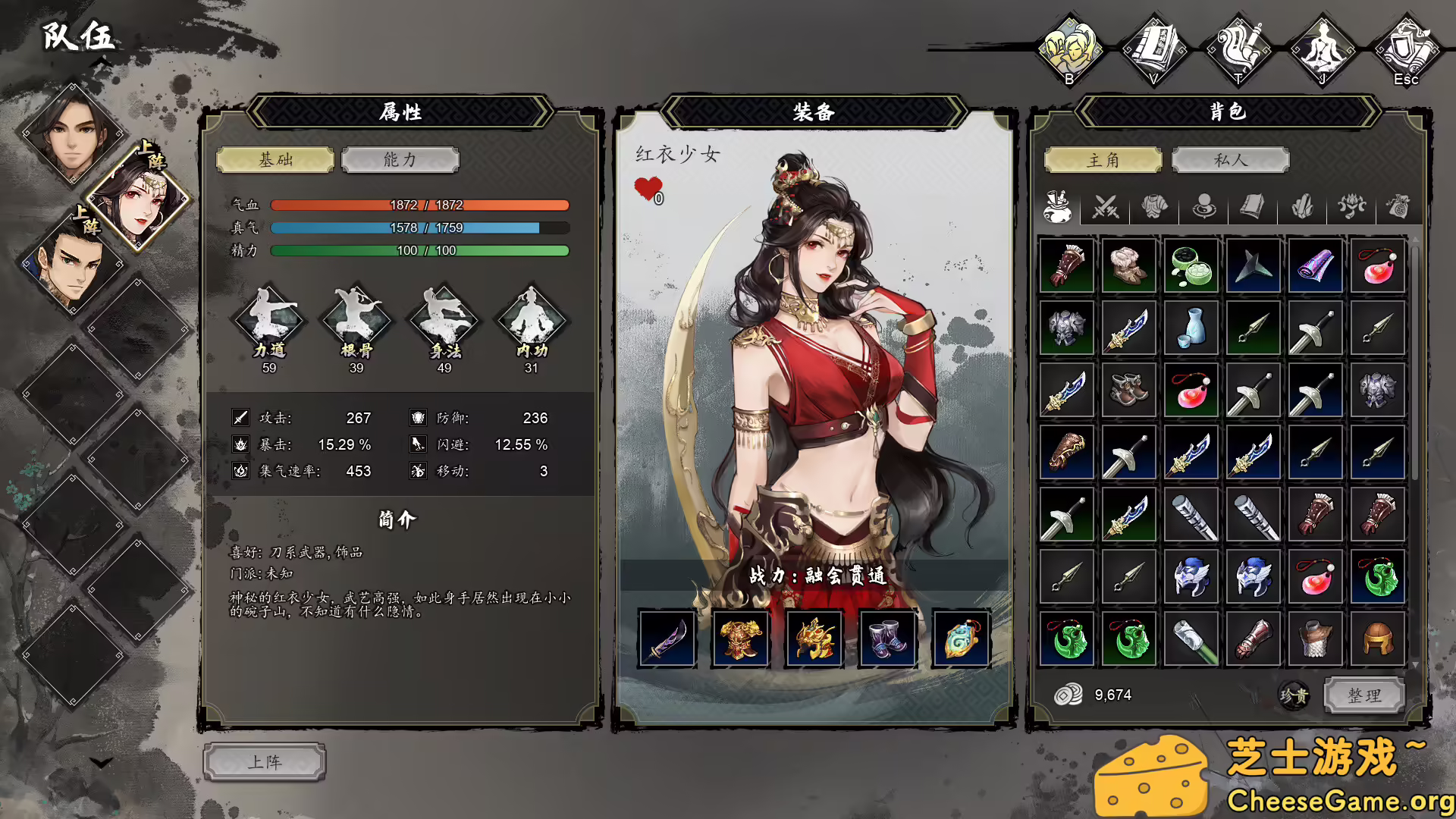Select the 基础 tab in the attributes panel

(275, 160)
